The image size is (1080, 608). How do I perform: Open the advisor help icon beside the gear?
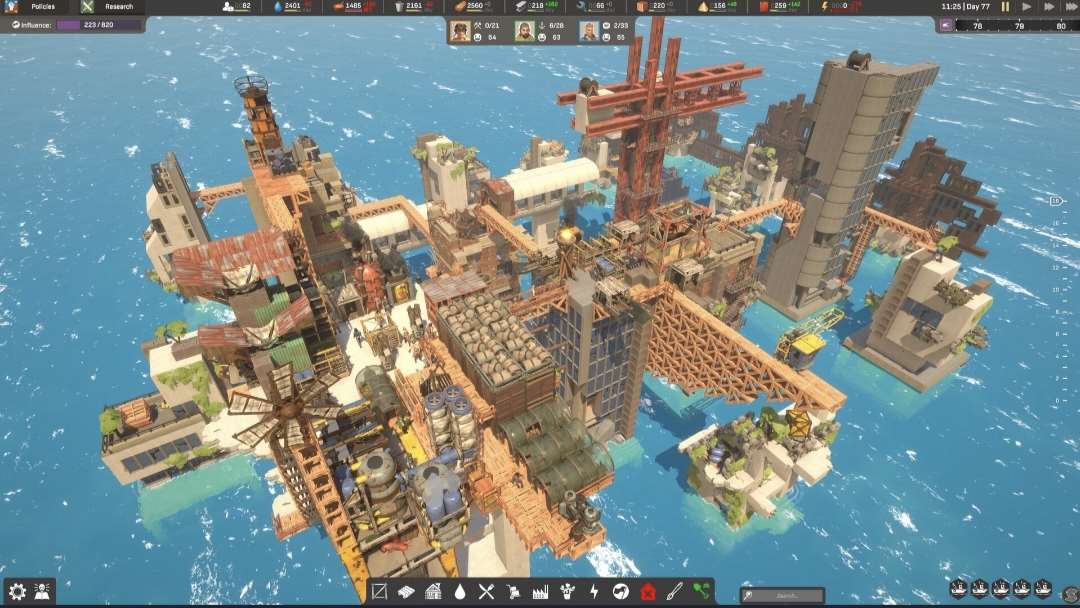(43, 591)
